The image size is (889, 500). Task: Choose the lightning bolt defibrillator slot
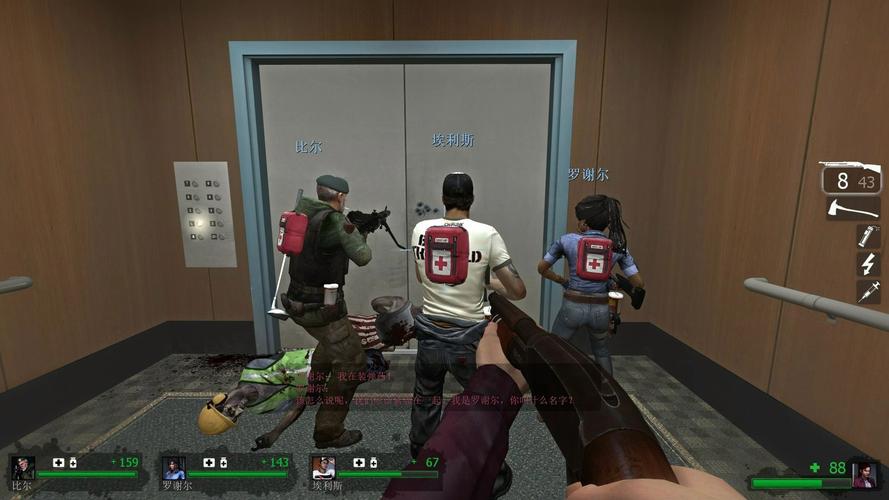coord(867,264)
